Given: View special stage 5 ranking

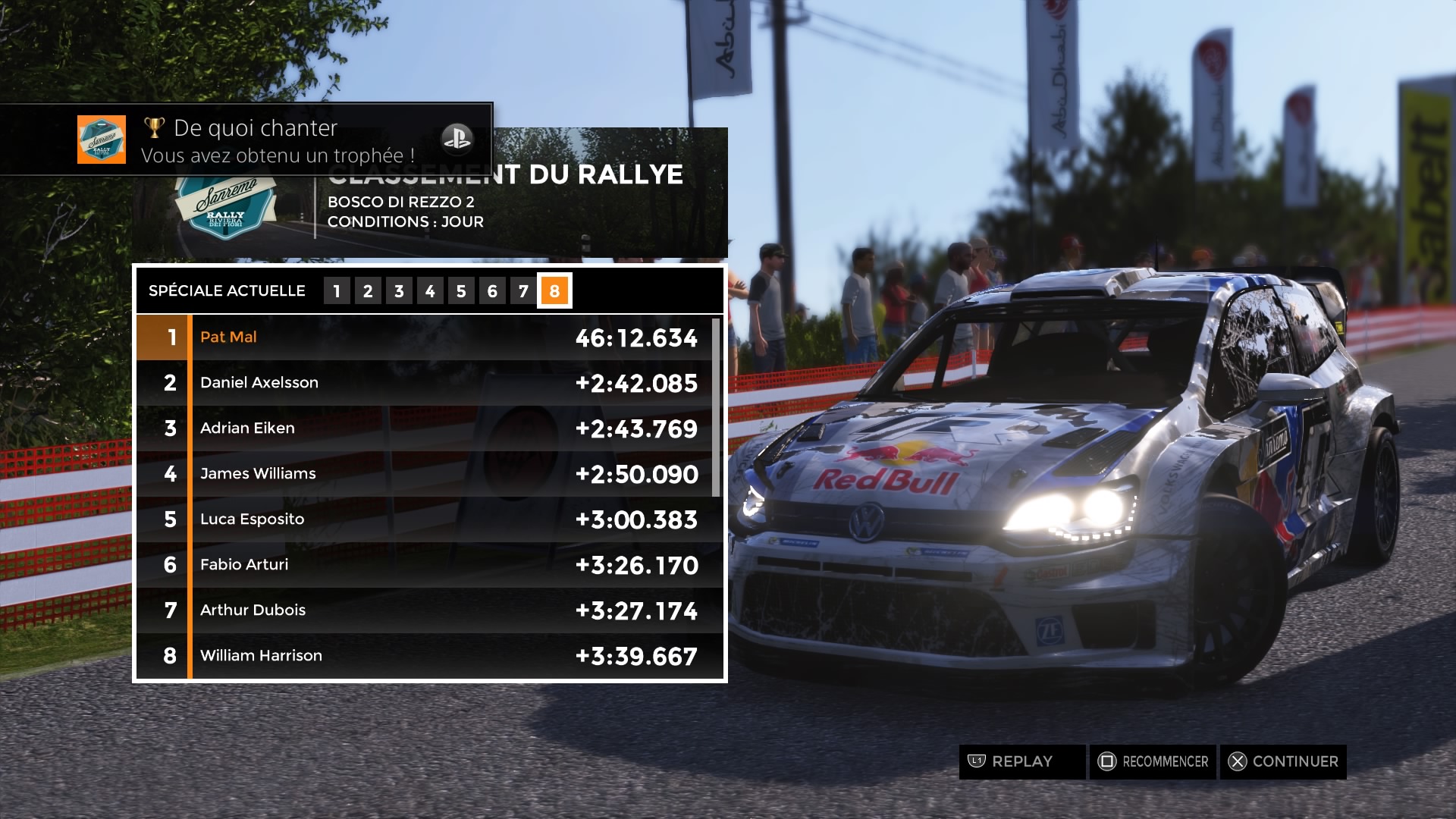Looking at the screenshot, I should [461, 291].
